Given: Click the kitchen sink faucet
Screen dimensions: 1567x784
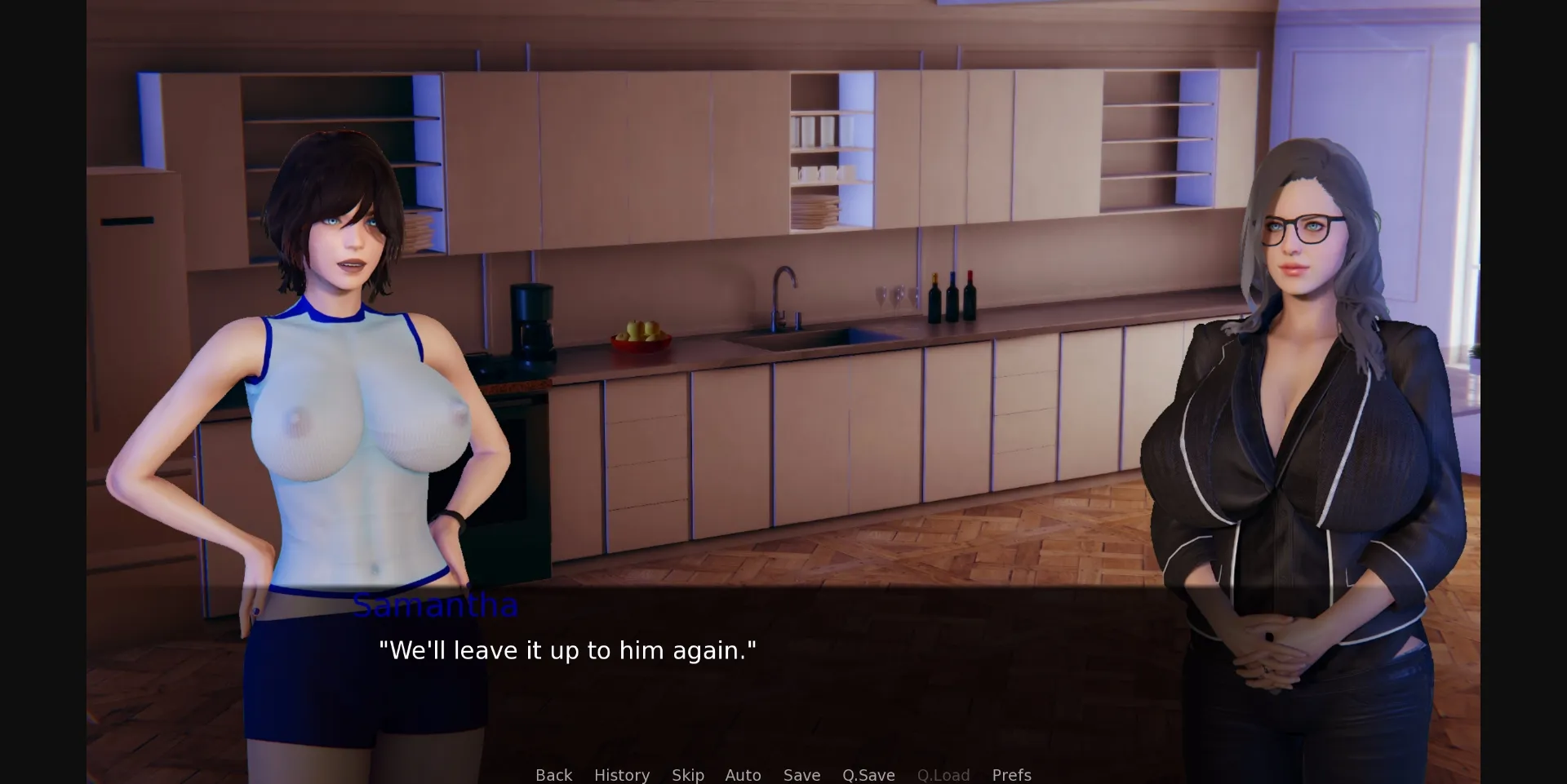Looking at the screenshot, I should click(785, 290).
